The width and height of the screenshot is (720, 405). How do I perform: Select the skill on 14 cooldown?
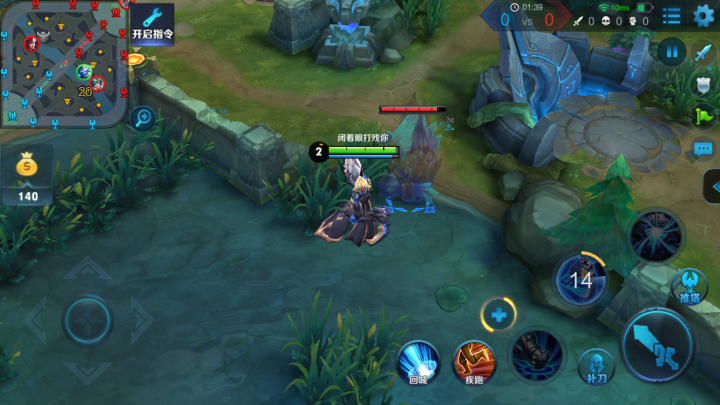pyautogui.click(x=580, y=279)
